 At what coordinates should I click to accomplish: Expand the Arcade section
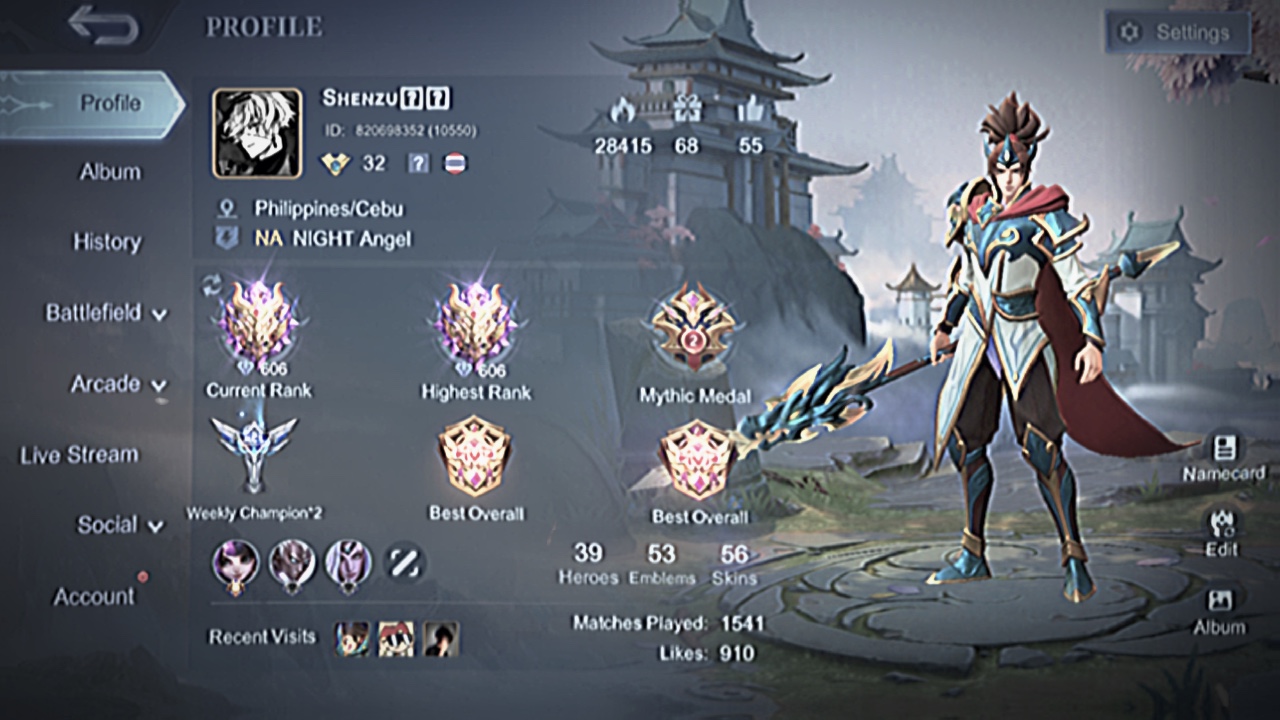(x=118, y=384)
